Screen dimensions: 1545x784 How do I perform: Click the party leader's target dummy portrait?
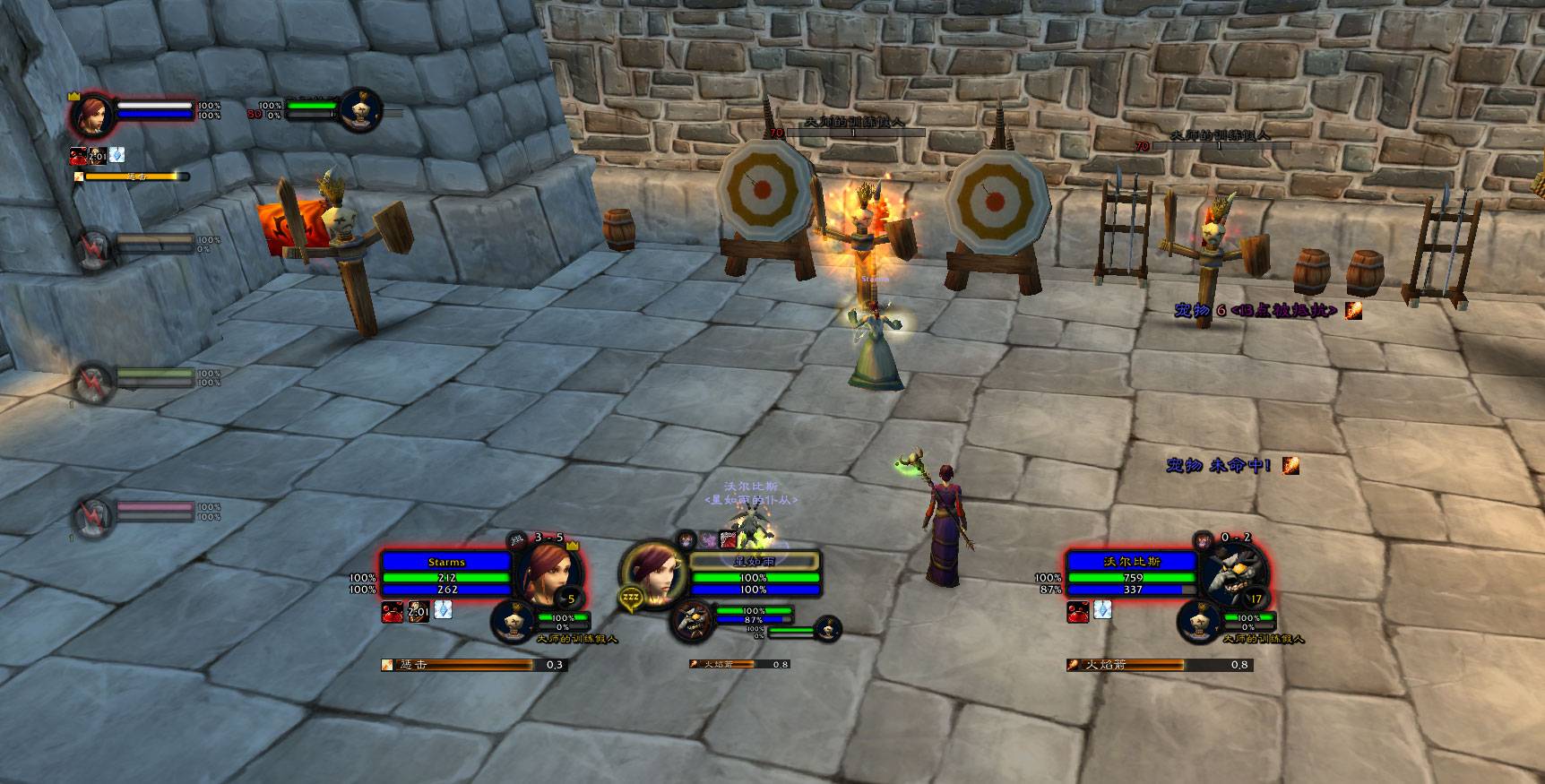(x=360, y=110)
